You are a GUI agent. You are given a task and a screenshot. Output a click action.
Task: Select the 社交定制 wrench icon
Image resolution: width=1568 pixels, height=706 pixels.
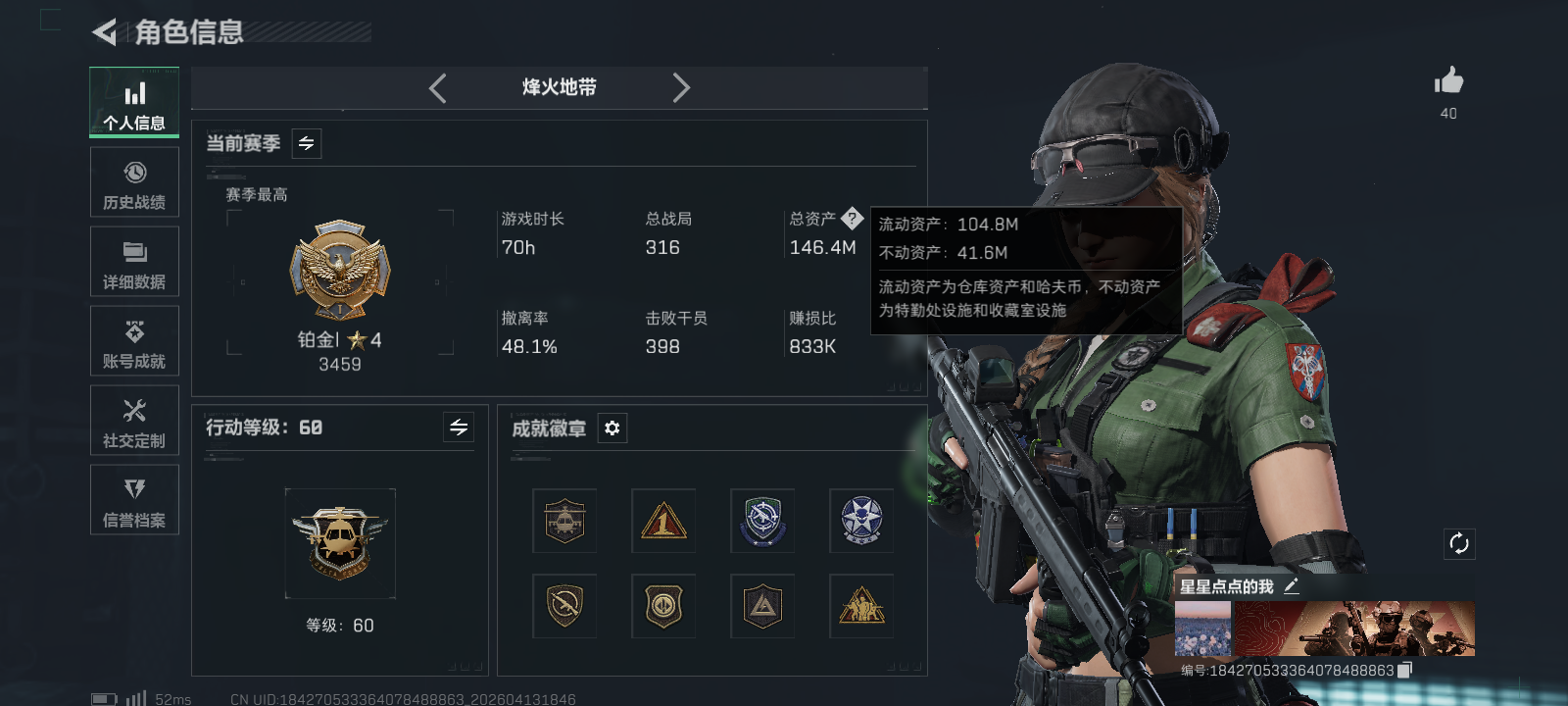(134, 421)
